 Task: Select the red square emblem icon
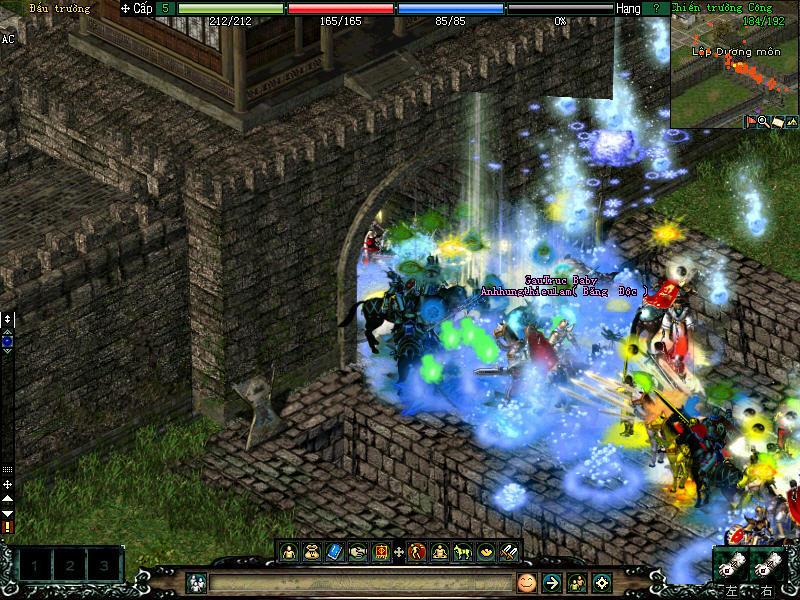(381, 551)
